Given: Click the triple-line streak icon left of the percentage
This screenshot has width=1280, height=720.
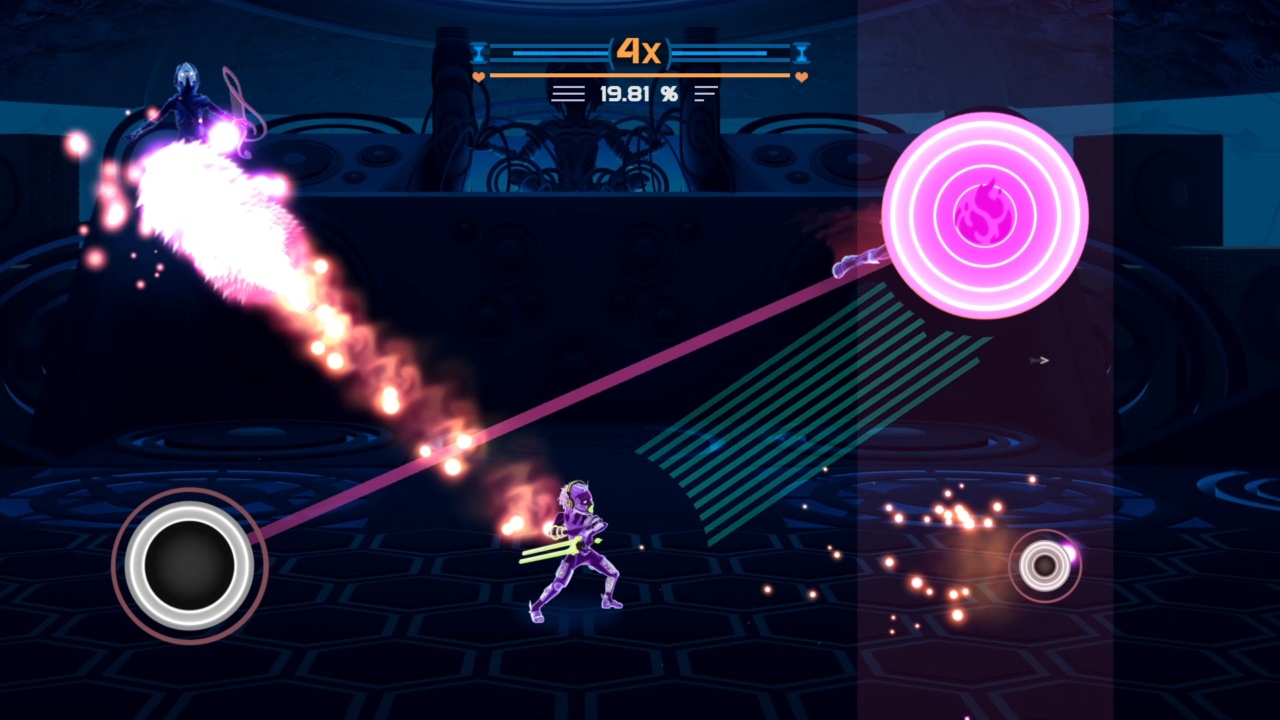Looking at the screenshot, I should tap(568, 93).
